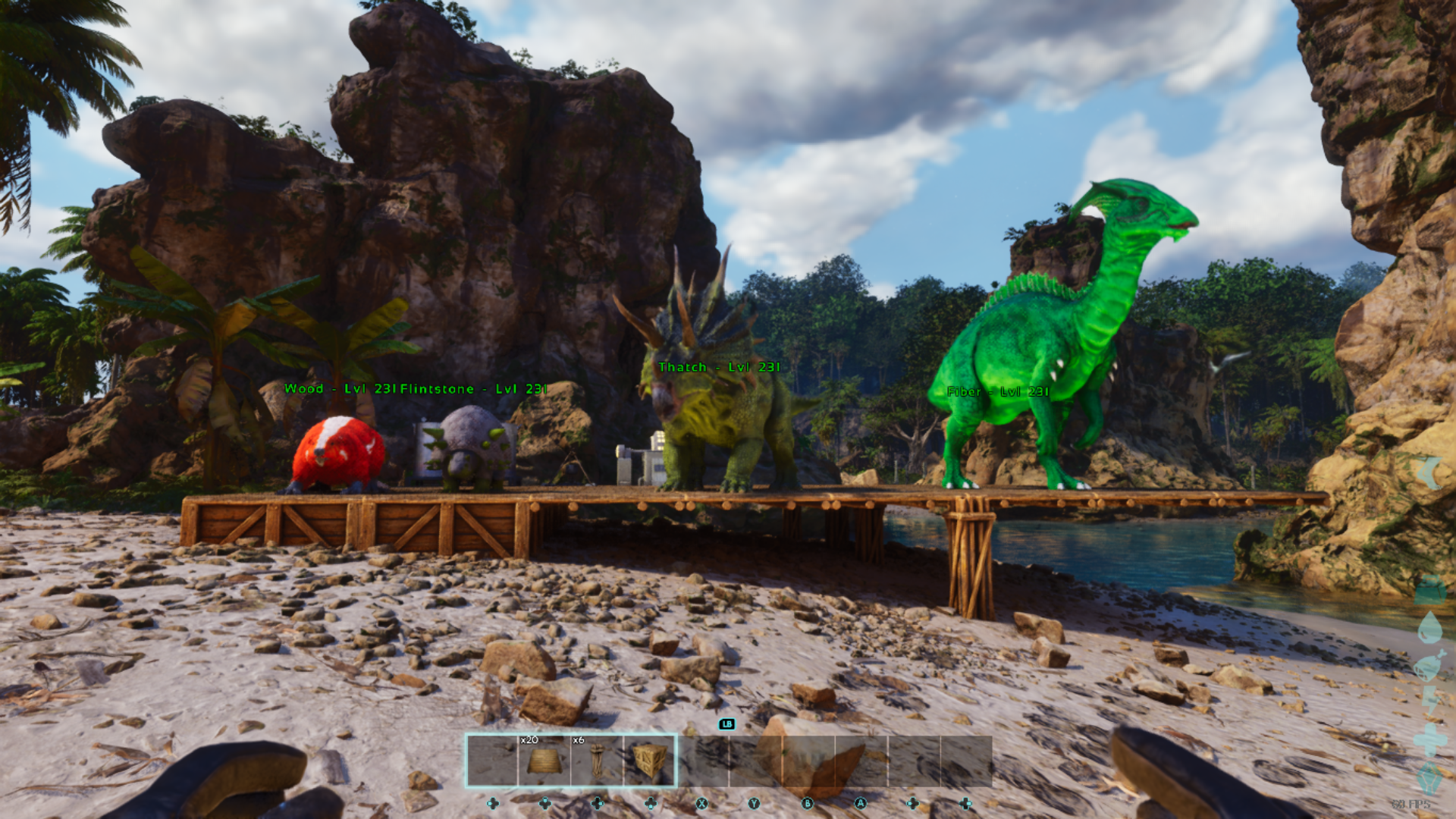This screenshot has width=1456, height=819.
Task: Choose the wooden storage crate hotbar slot
Action: [x=650, y=760]
